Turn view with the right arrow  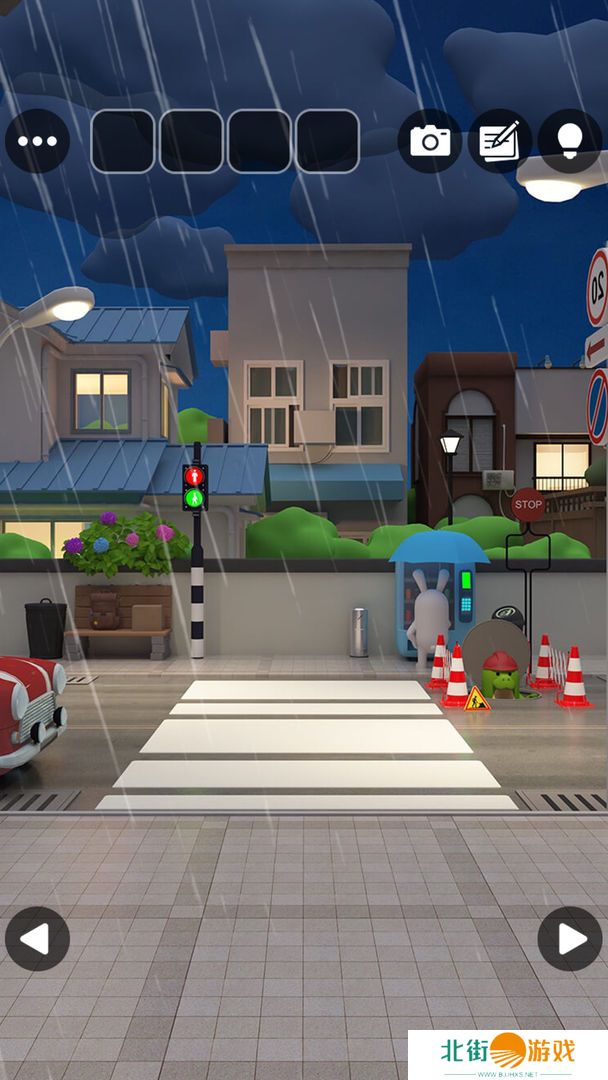(x=570, y=939)
